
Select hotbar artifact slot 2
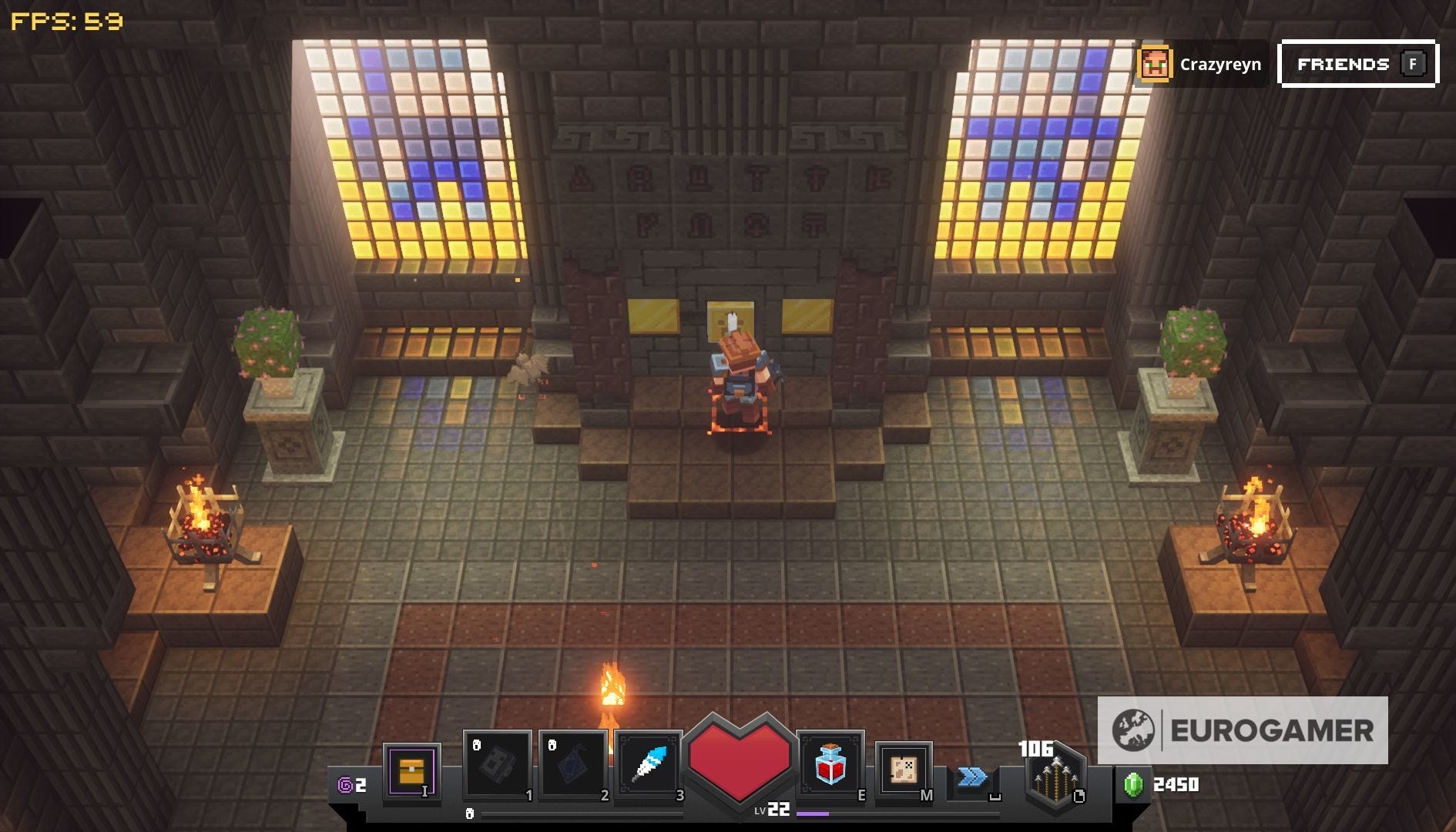coord(572,764)
